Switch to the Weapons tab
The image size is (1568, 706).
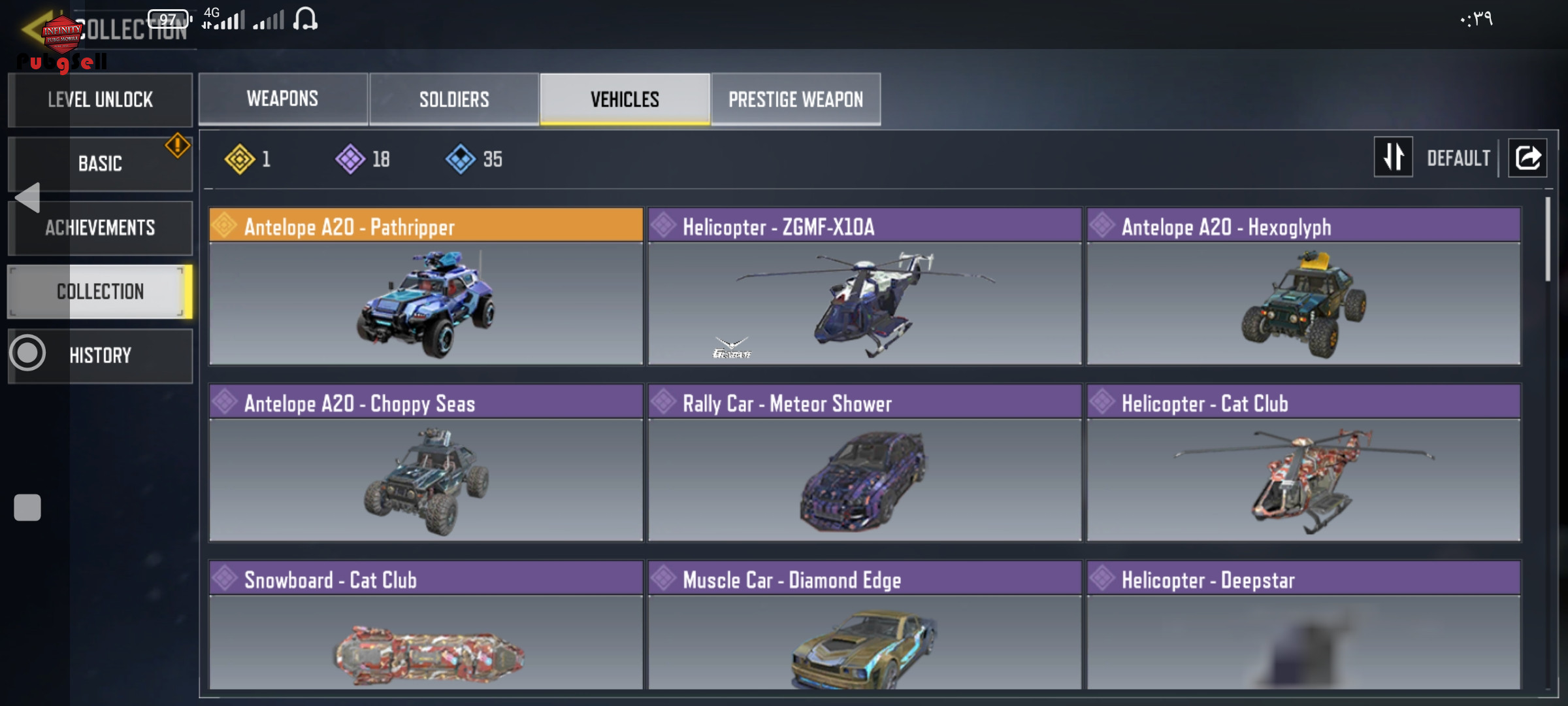283,99
